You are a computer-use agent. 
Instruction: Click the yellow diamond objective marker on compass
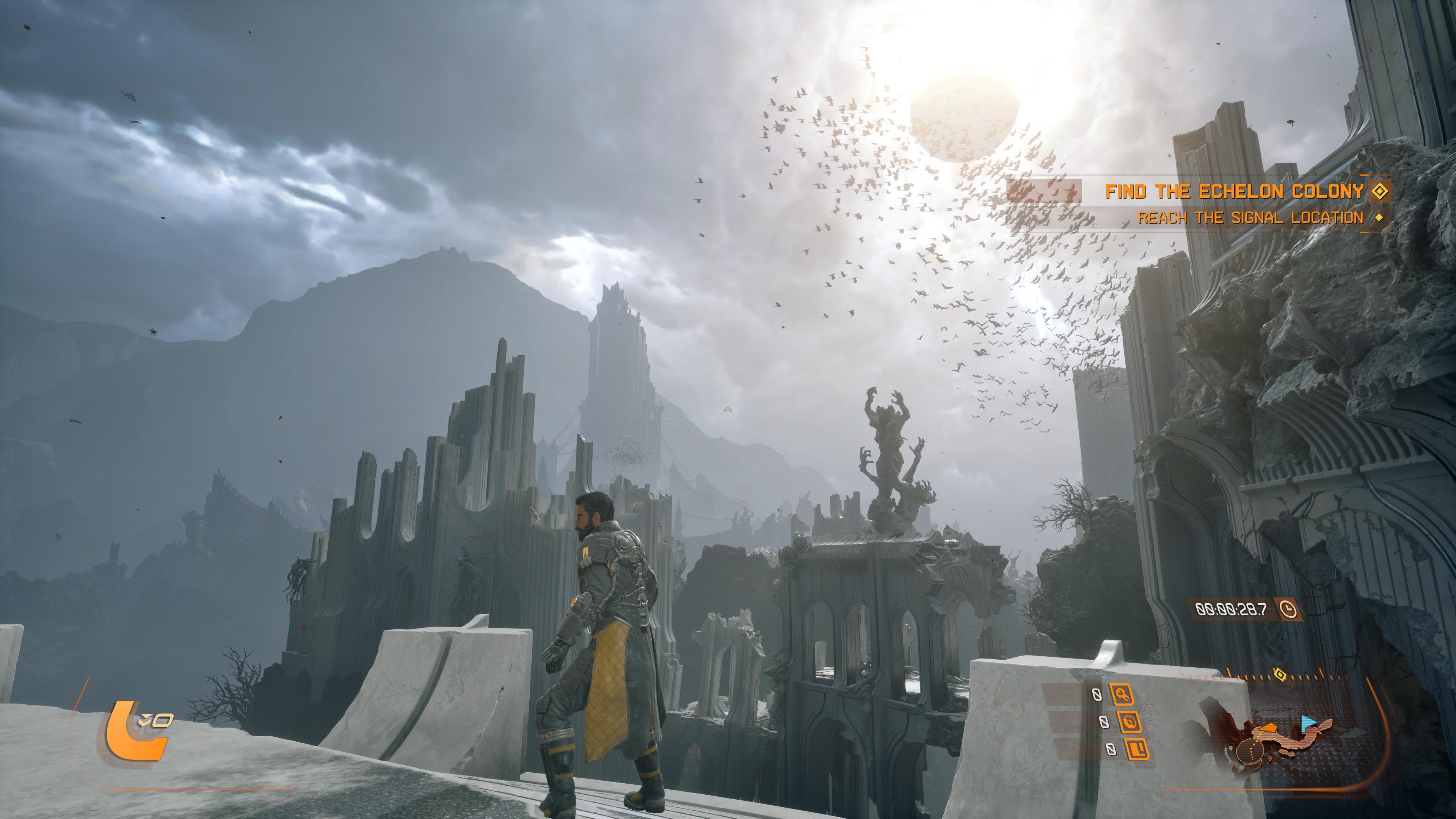[x=1280, y=674]
